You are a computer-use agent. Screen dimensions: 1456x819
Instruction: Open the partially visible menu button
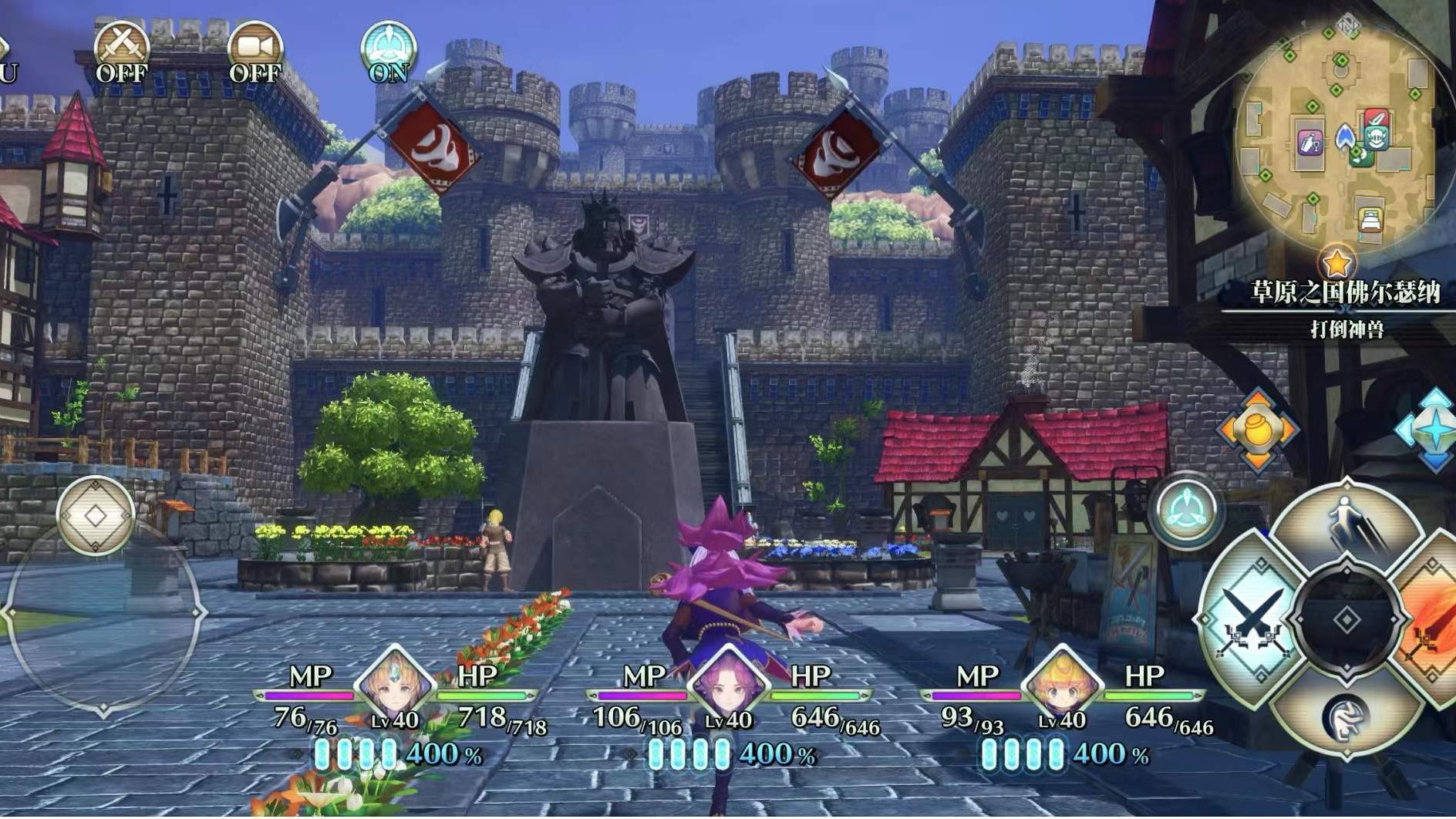(6, 62)
